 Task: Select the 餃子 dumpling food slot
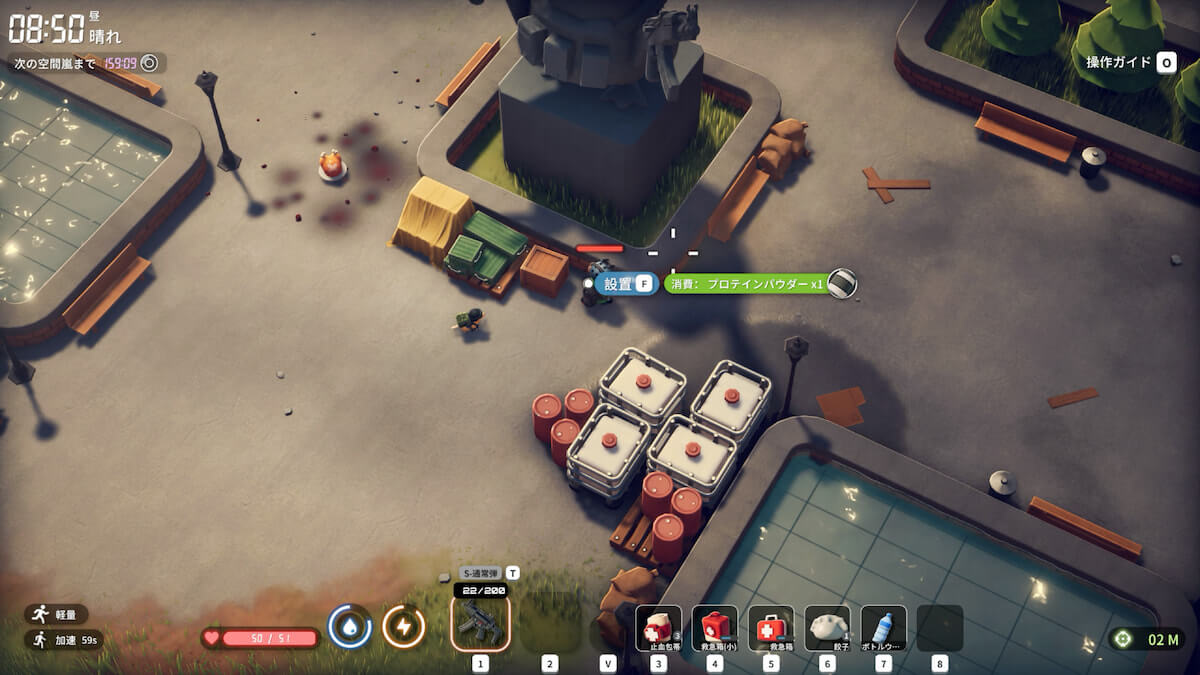click(x=827, y=628)
